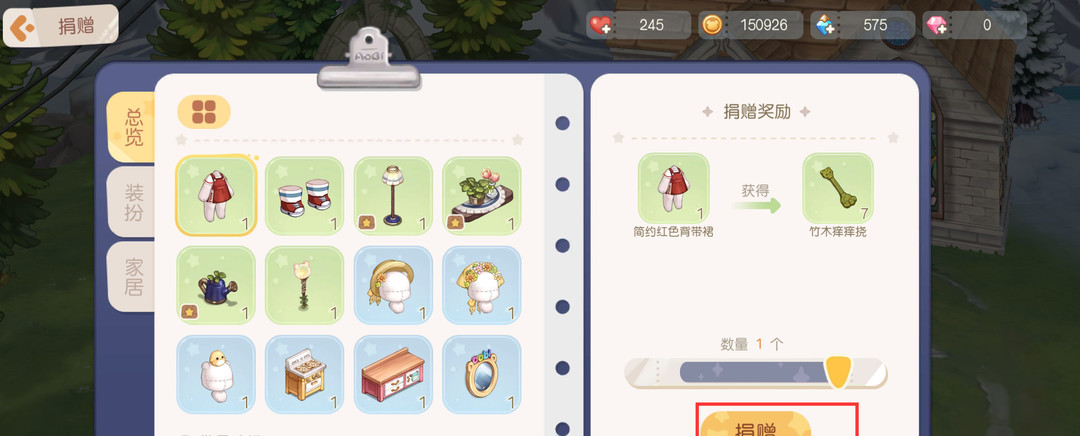Viewport: 1080px width, 436px height.
Task: Select the yellow straw hat item
Action: (x=393, y=285)
